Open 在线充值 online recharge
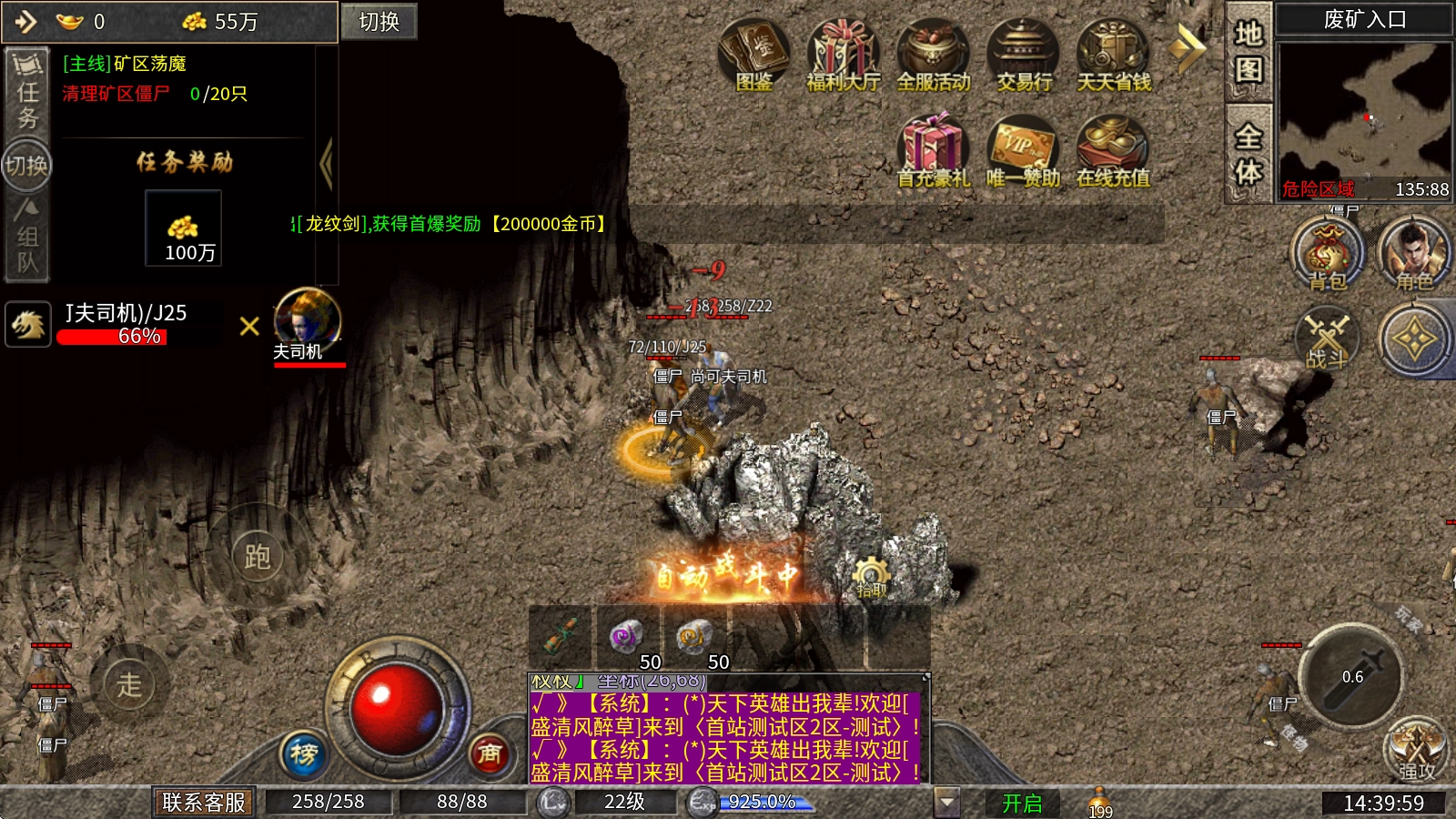The width and height of the screenshot is (1456, 819). click(x=1112, y=150)
